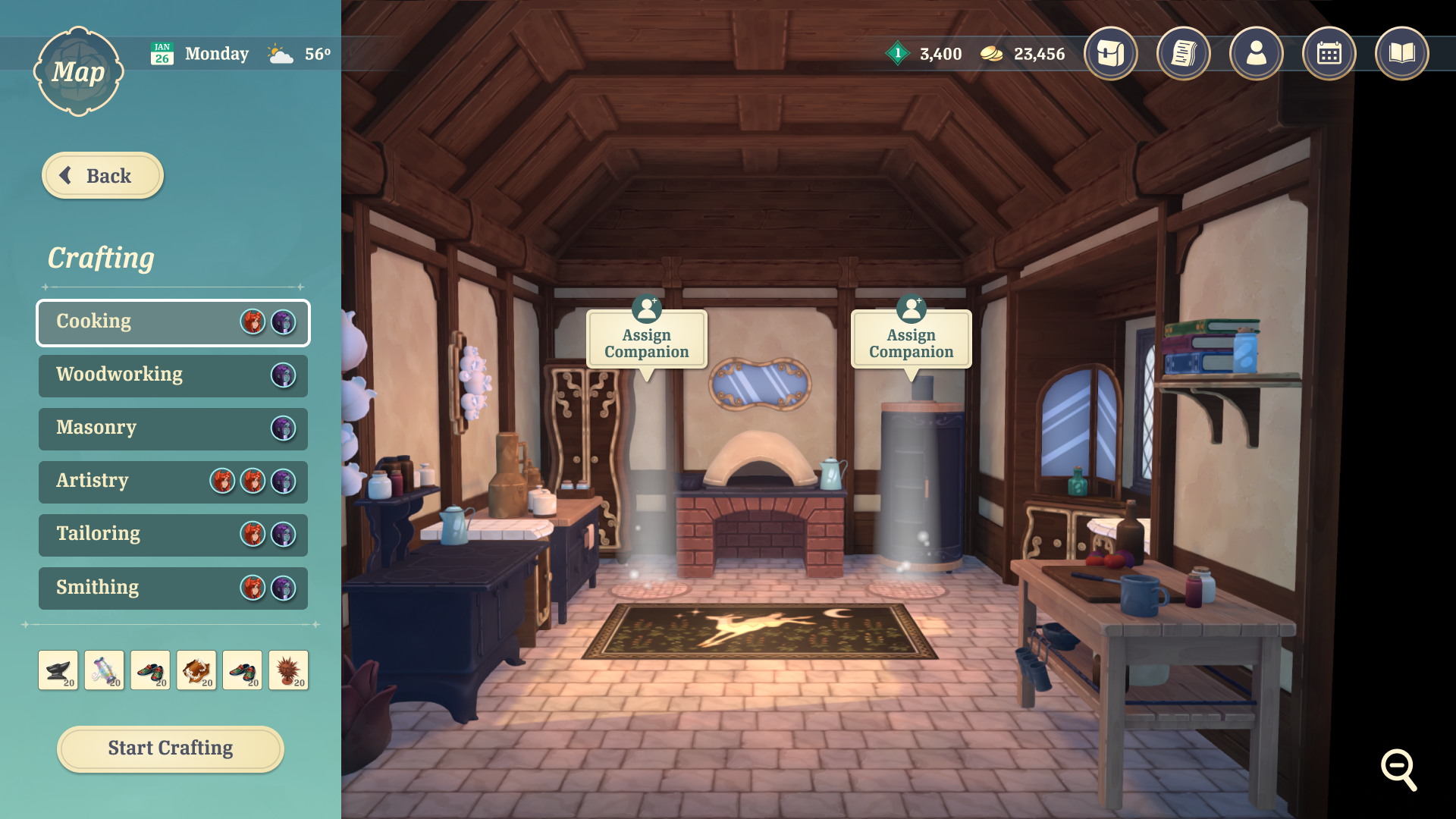Switch to the Woodworking category
This screenshot has height=819, width=1456.
point(173,375)
